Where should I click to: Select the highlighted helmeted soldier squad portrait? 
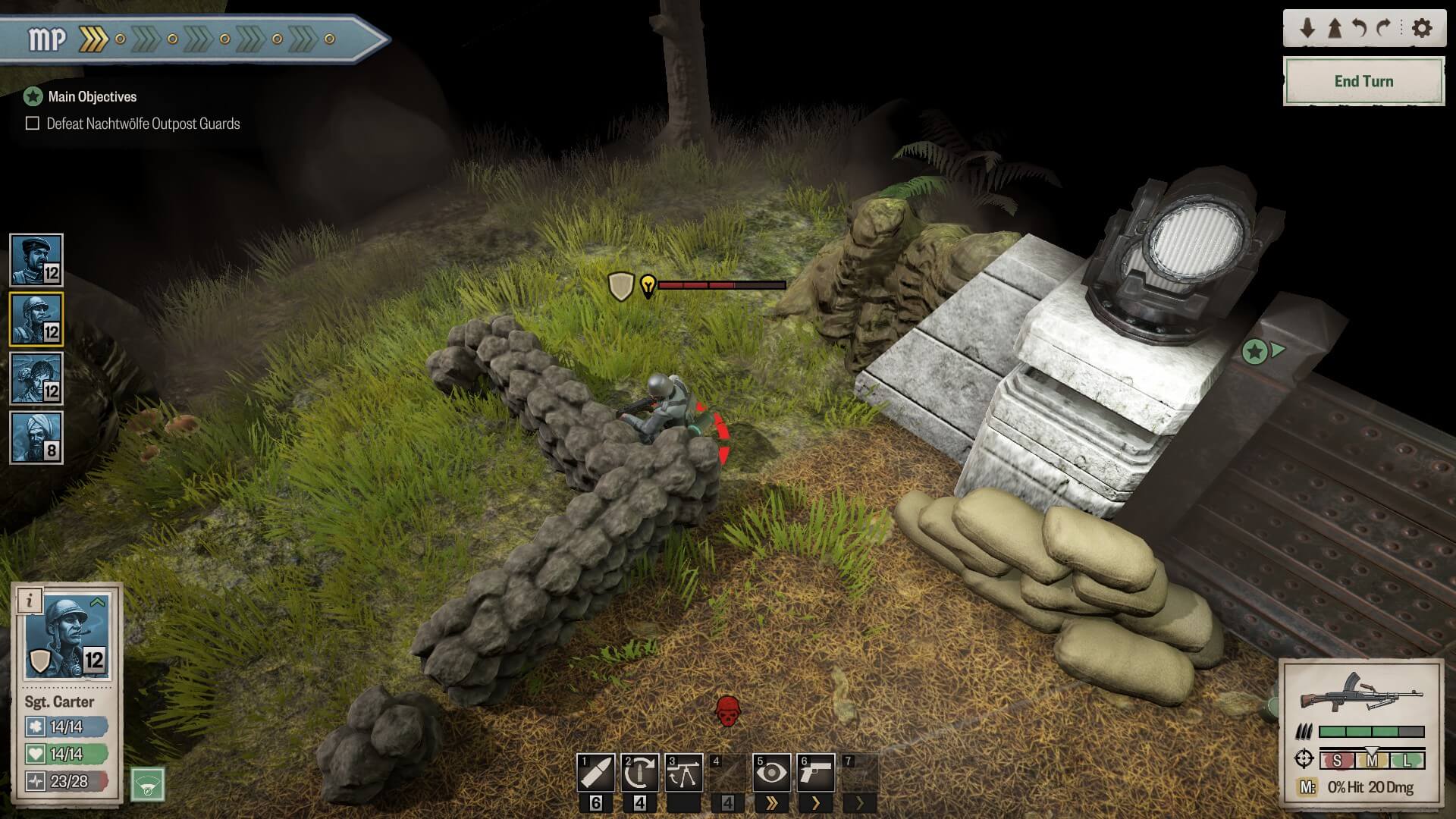pyautogui.click(x=36, y=319)
